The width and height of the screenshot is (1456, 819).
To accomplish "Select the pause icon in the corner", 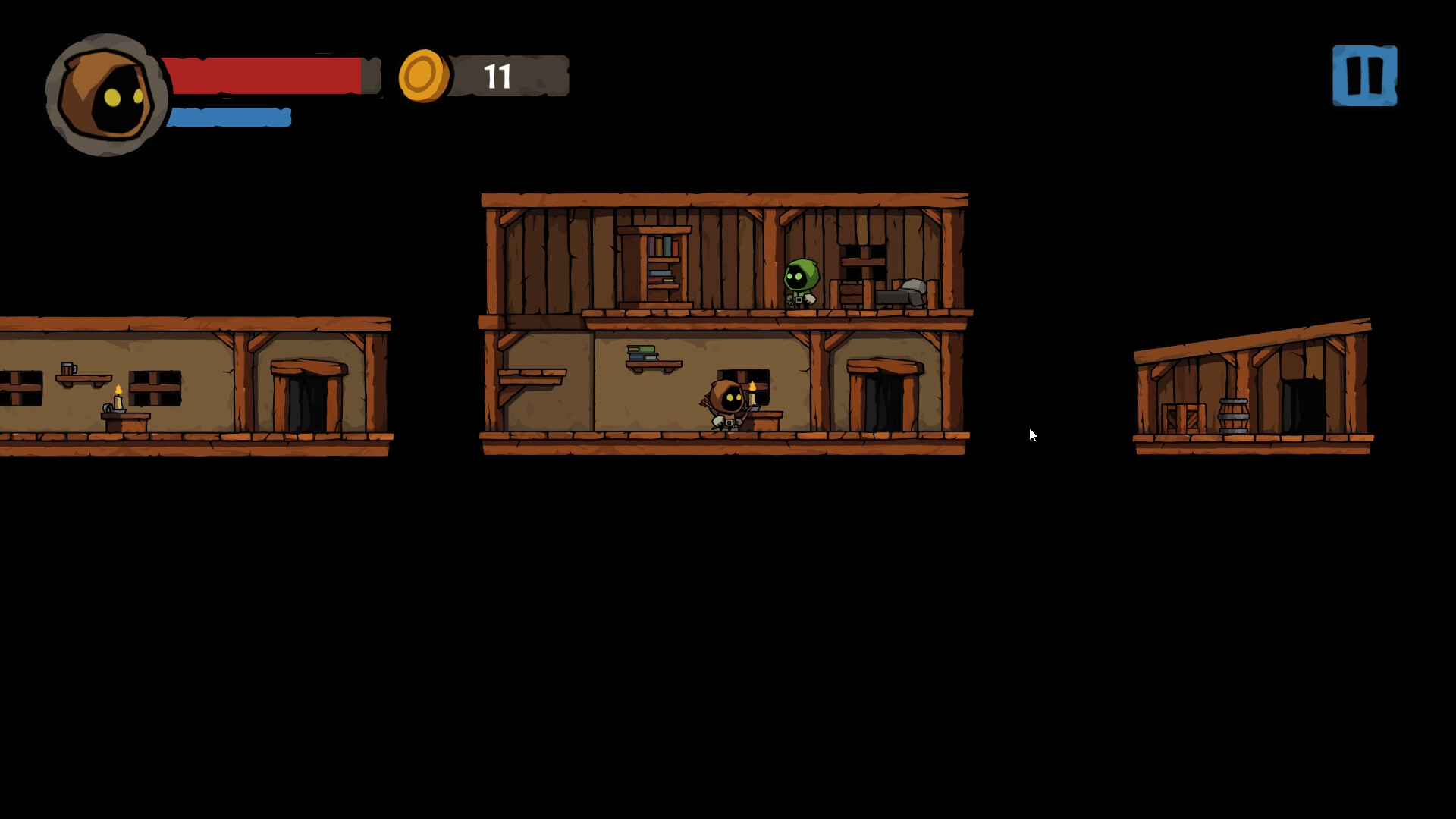I will (1363, 74).
